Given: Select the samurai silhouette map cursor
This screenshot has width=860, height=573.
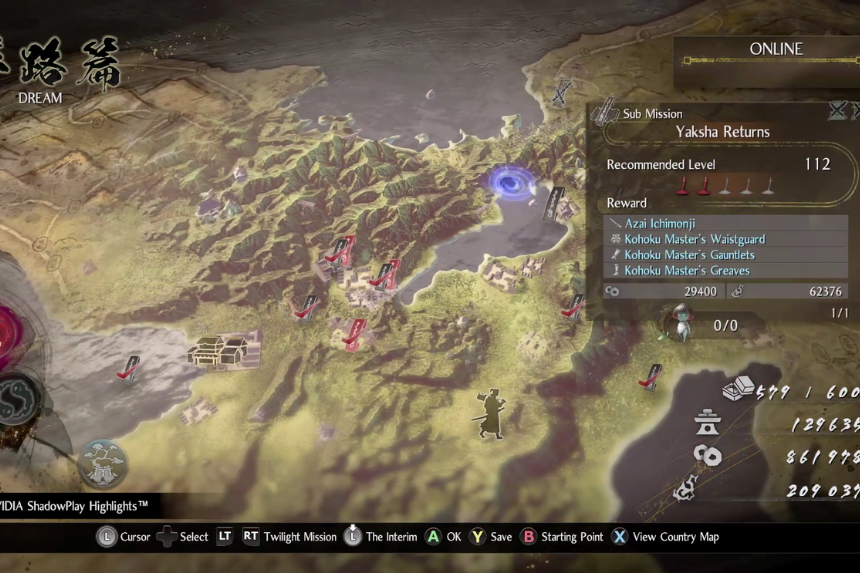Looking at the screenshot, I should (x=491, y=413).
